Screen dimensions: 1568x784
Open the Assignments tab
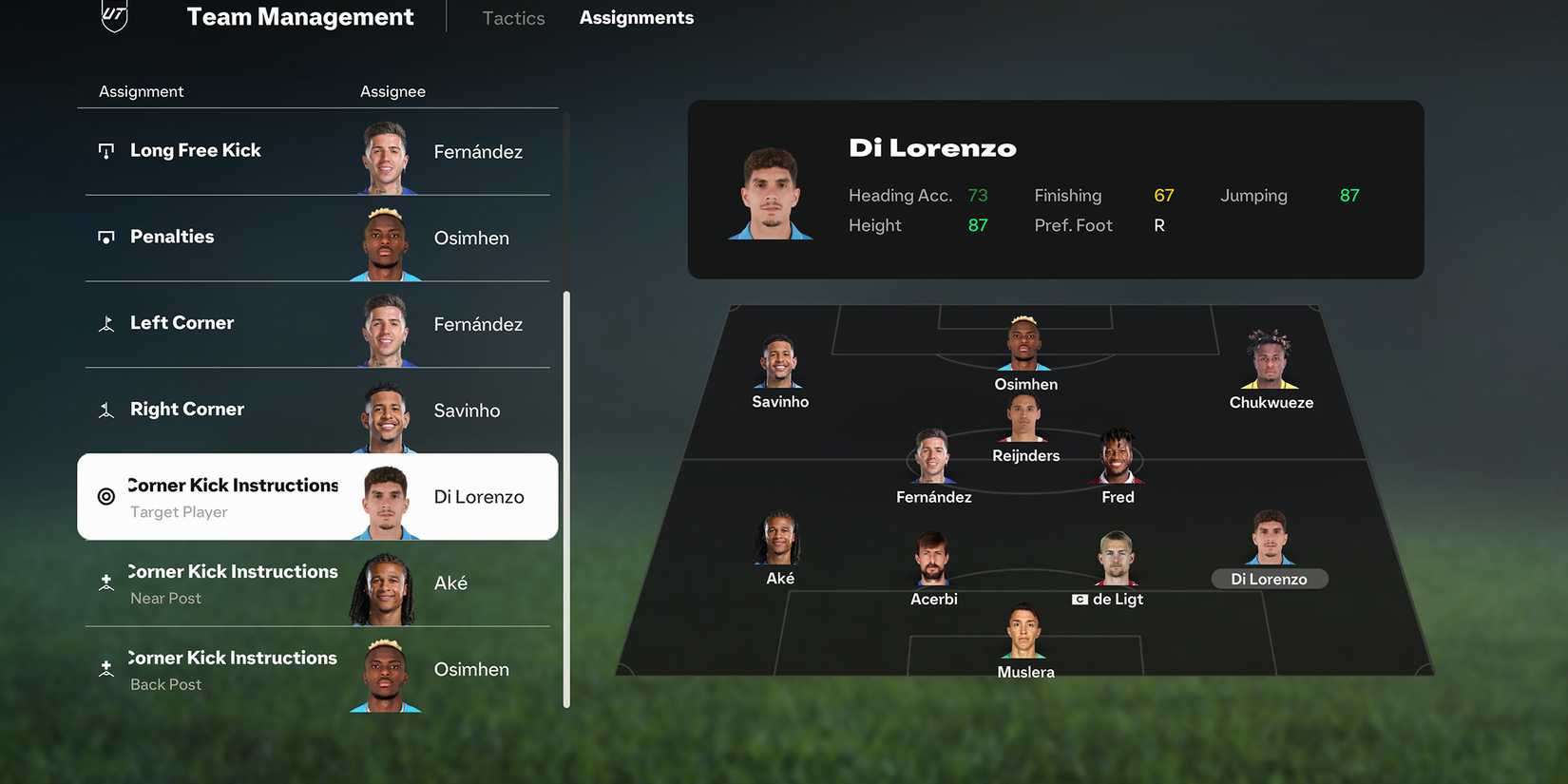tap(636, 17)
